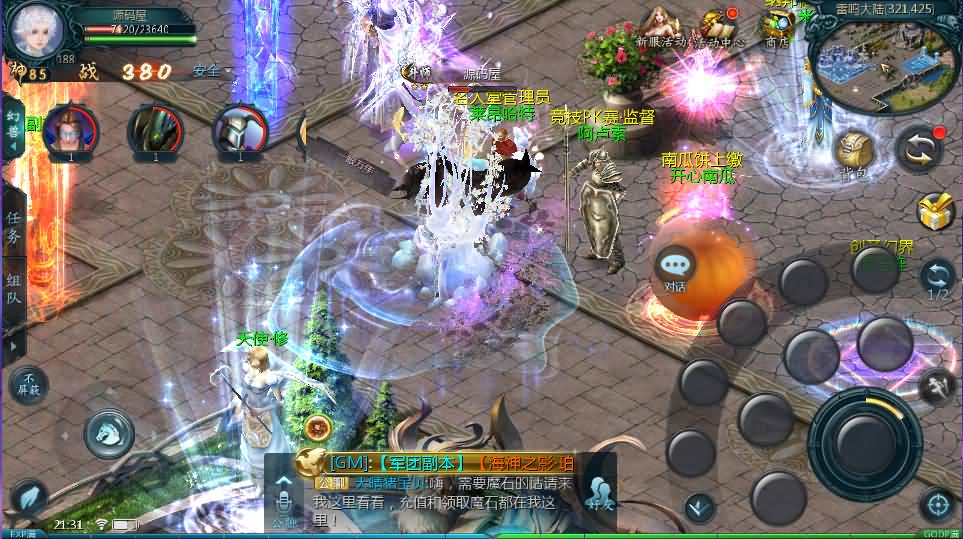The width and height of the screenshot is (963, 539).
Task: Select the green dragon pet portrait
Action: [x=155, y=129]
